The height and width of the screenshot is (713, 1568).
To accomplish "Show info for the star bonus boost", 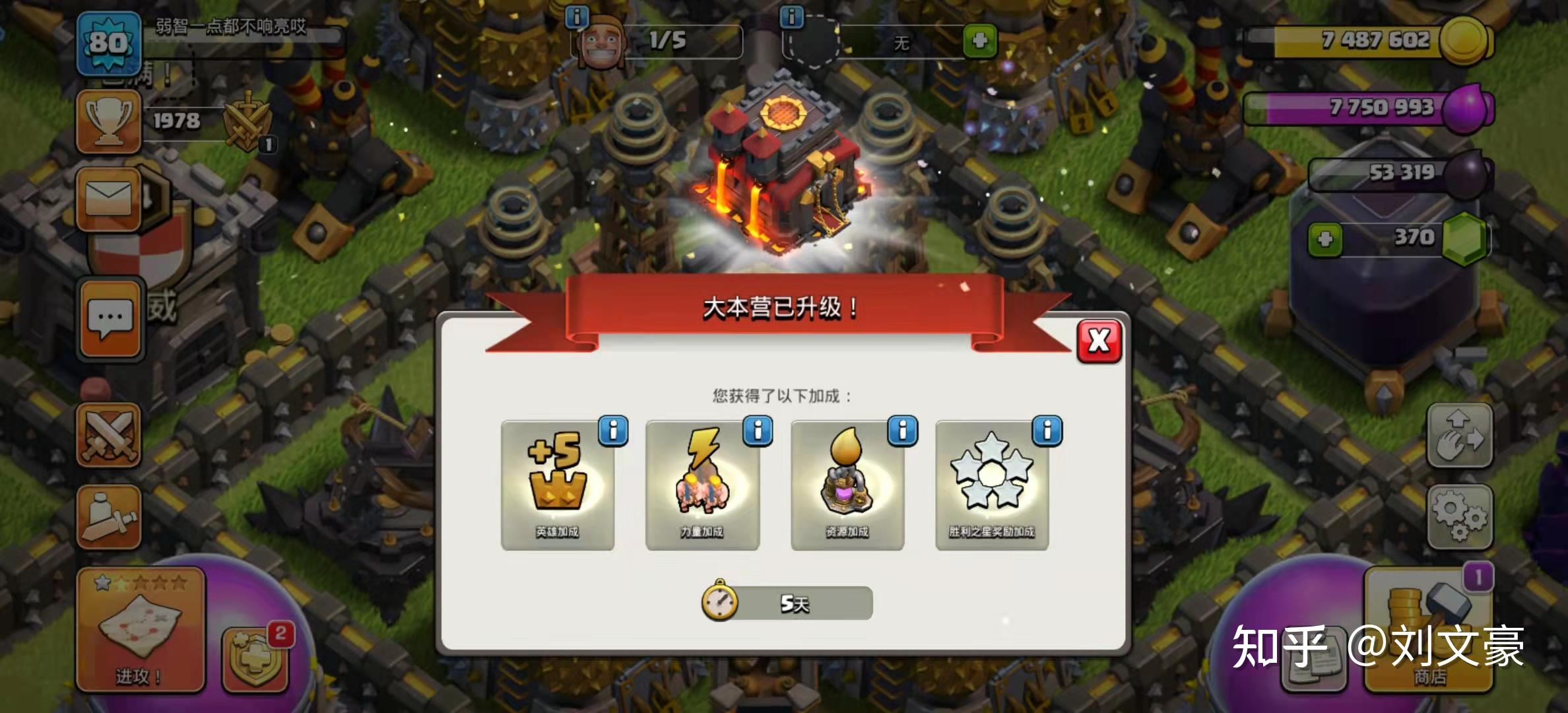I will 1047,431.
